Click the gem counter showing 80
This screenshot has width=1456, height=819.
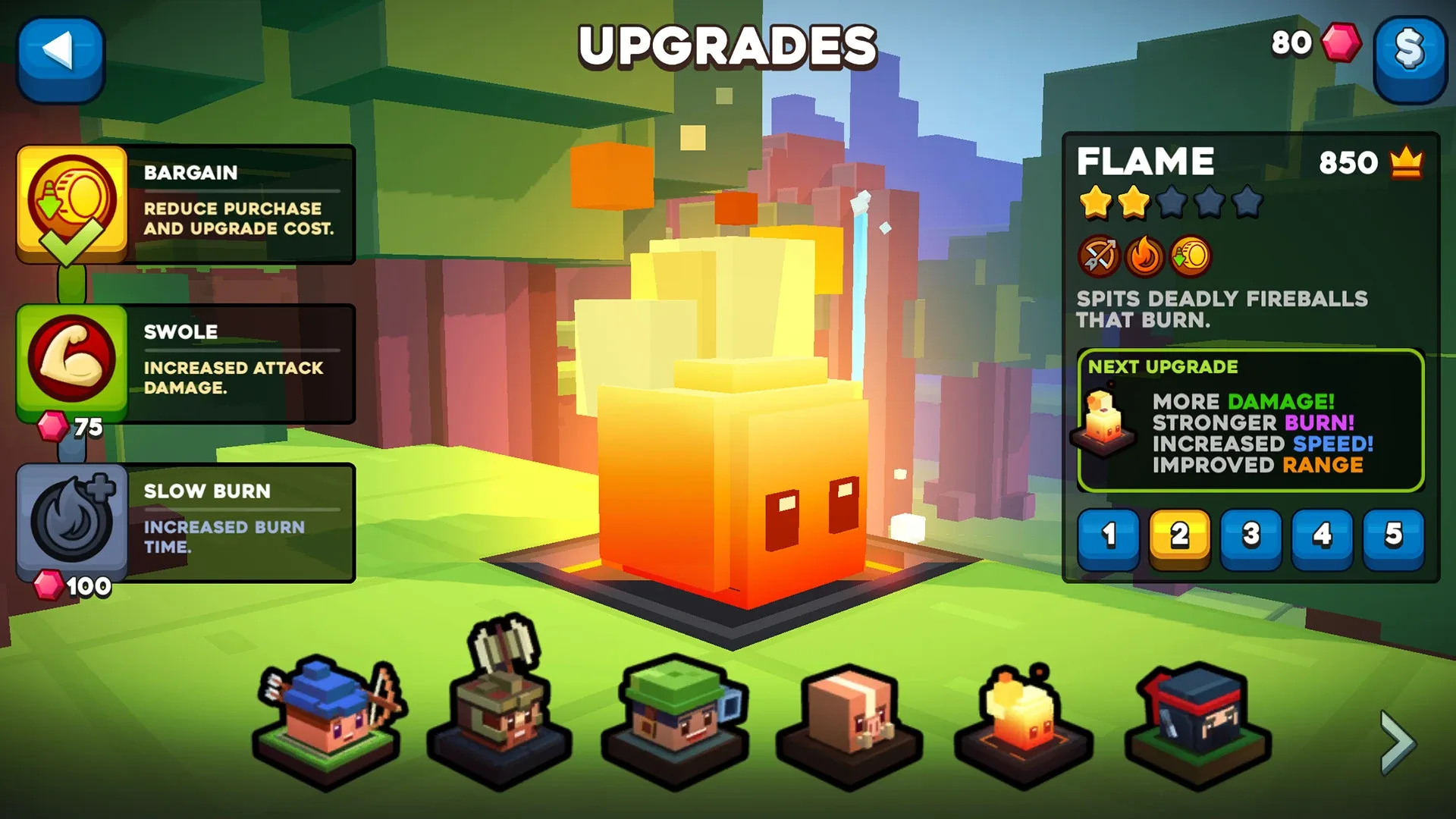click(x=1291, y=43)
